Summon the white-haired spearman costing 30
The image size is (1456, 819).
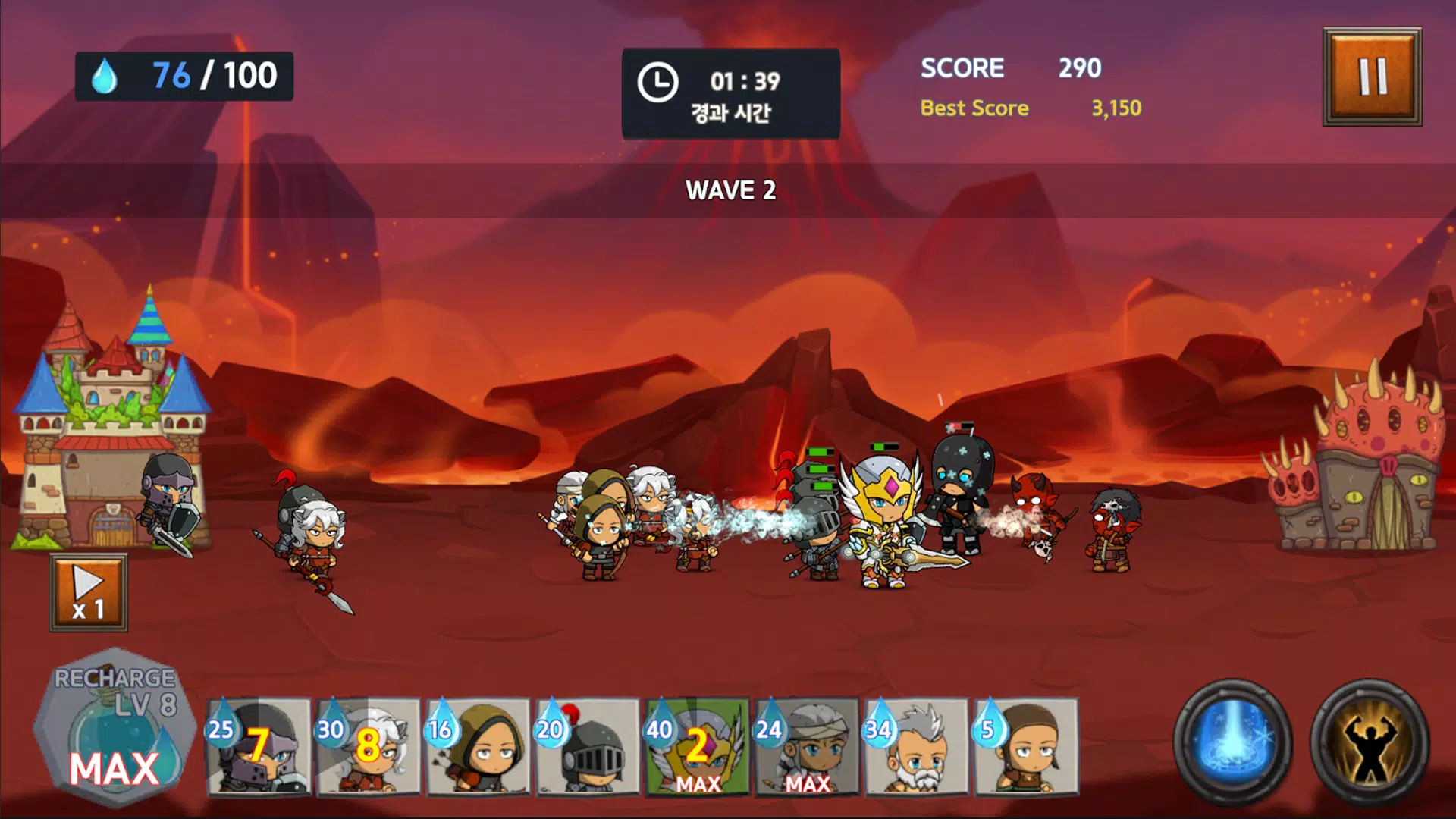click(369, 747)
